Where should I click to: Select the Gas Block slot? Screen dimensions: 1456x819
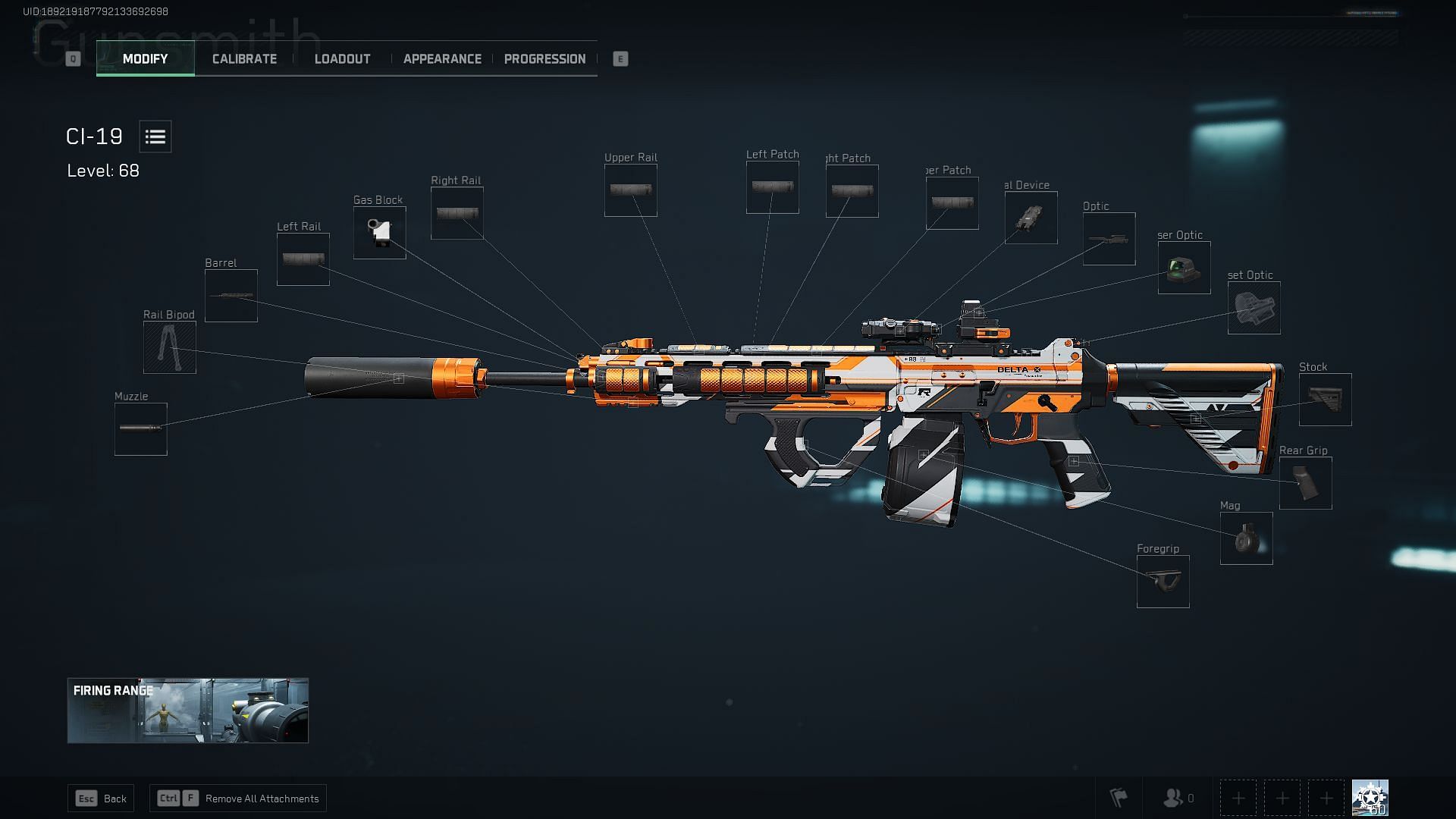pyautogui.click(x=380, y=233)
